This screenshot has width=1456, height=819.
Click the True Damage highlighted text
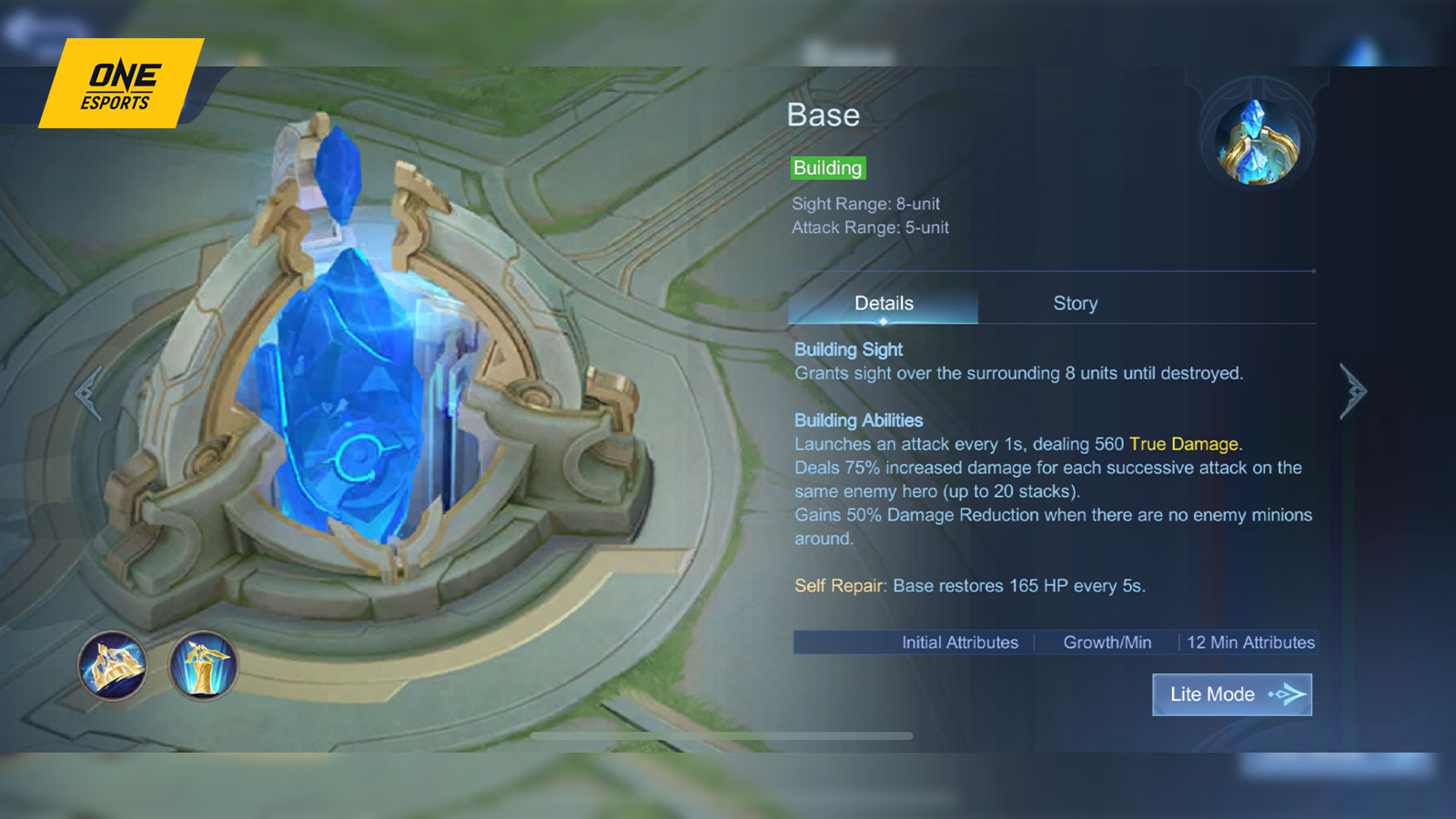[1182, 444]
